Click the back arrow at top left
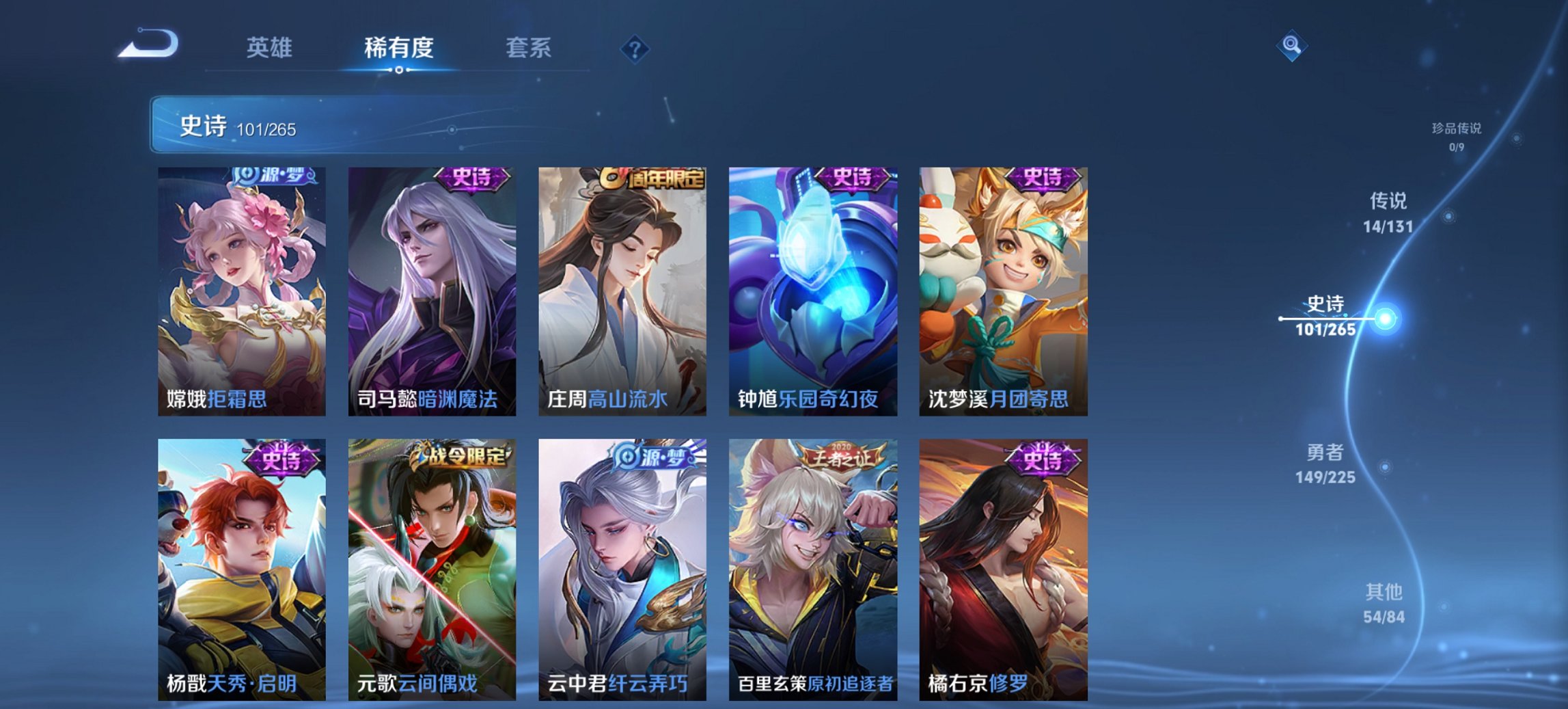Screen dimensions: 1568x709 (x=149, y=42)
